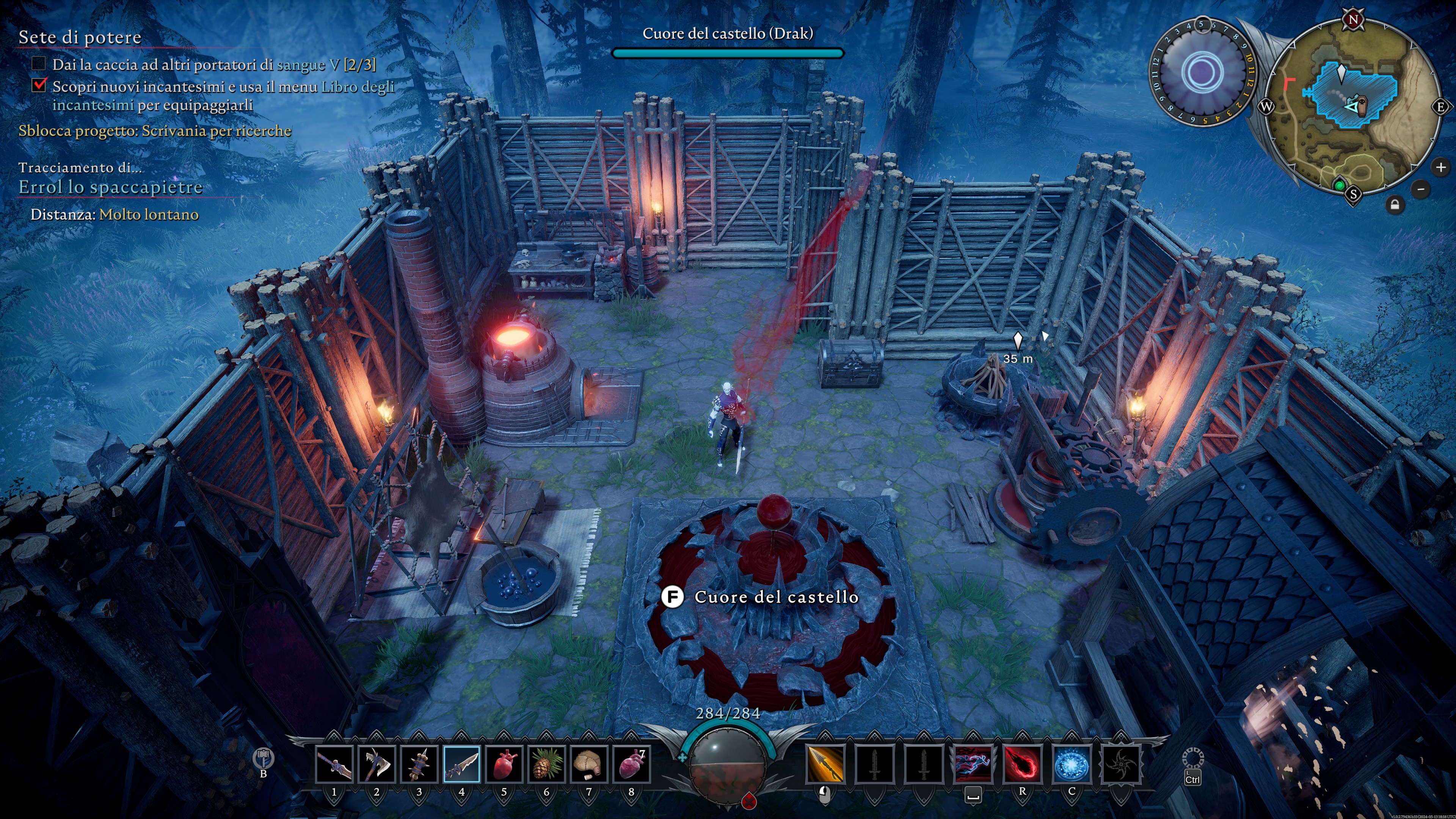Use the red heart item in slot 5
Image resolution: width=1456 pixels, height=819 pixels.
coord(504,764)
